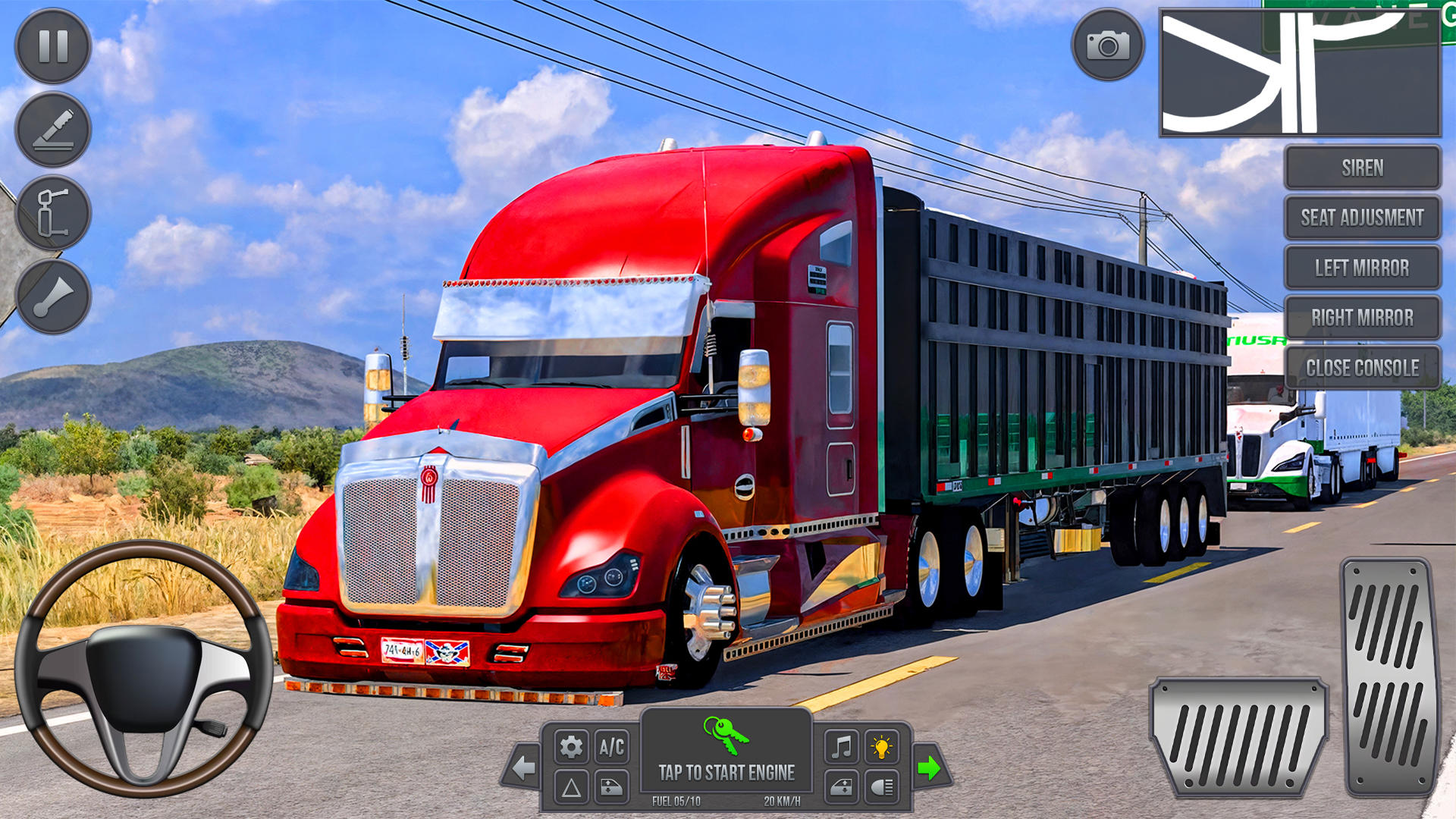The width and height of the screenshot is (1456, 819).
Task: Activate the Siren button
Action: [1363, 168]
